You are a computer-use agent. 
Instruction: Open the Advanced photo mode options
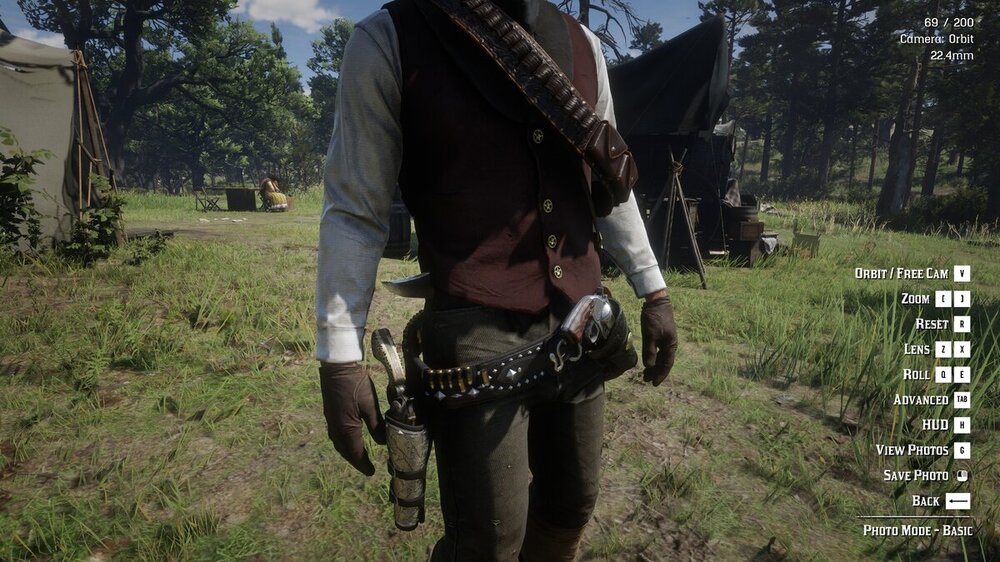[x=921, y=400]
